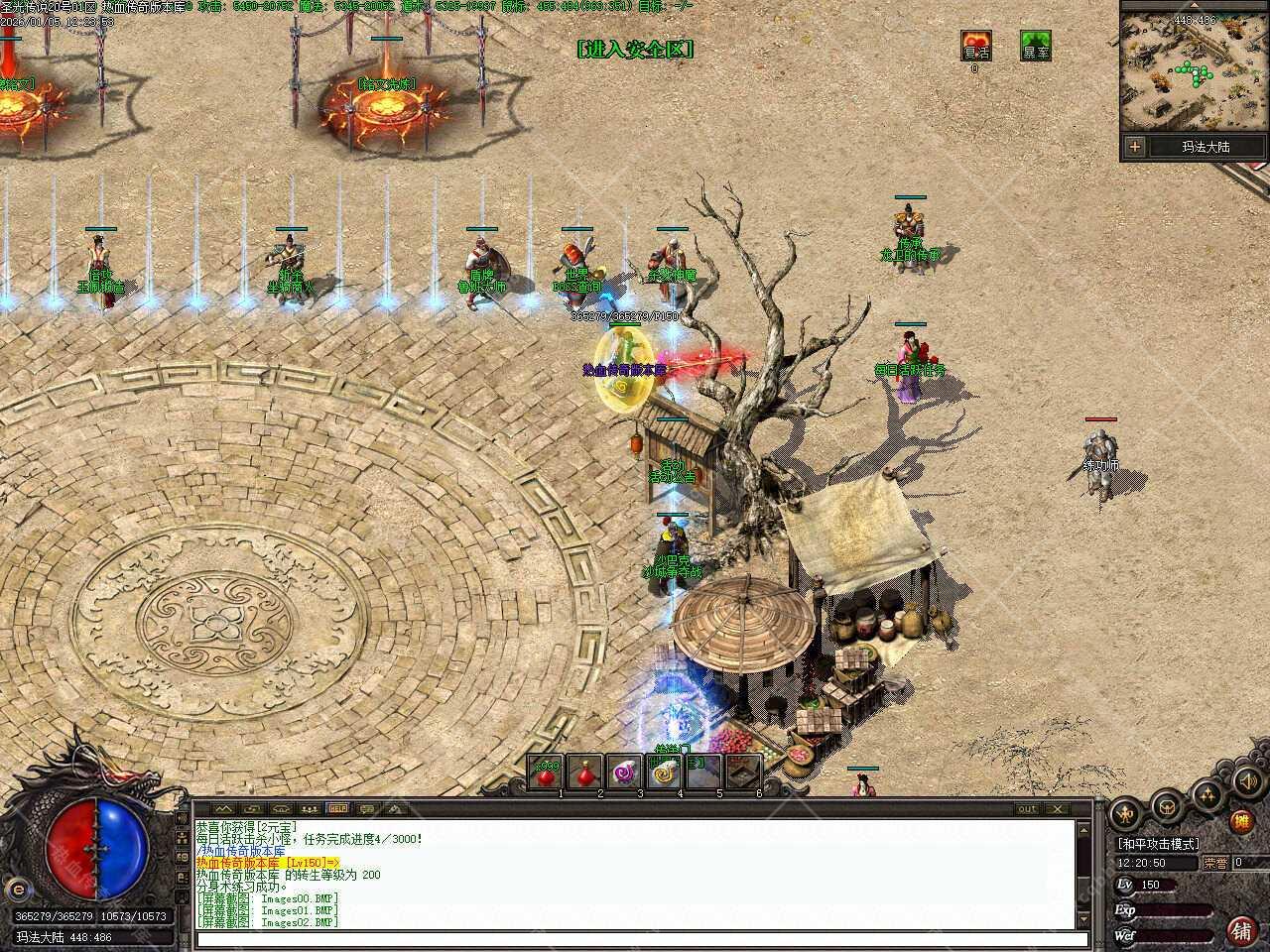Viewport: 1270px width, 952px height.
Task: Click the chat text input box
Action: click(x=635, y=940)
